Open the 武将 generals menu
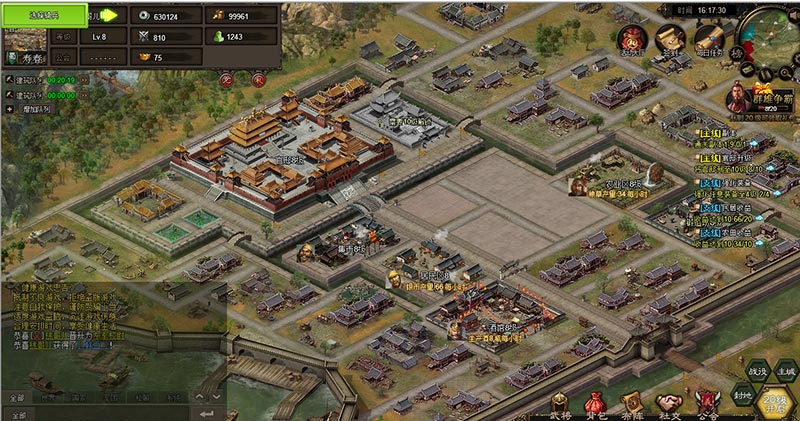The width and height of the screenshot is (800, 421). pyautogui.click(x=560, y=404)
